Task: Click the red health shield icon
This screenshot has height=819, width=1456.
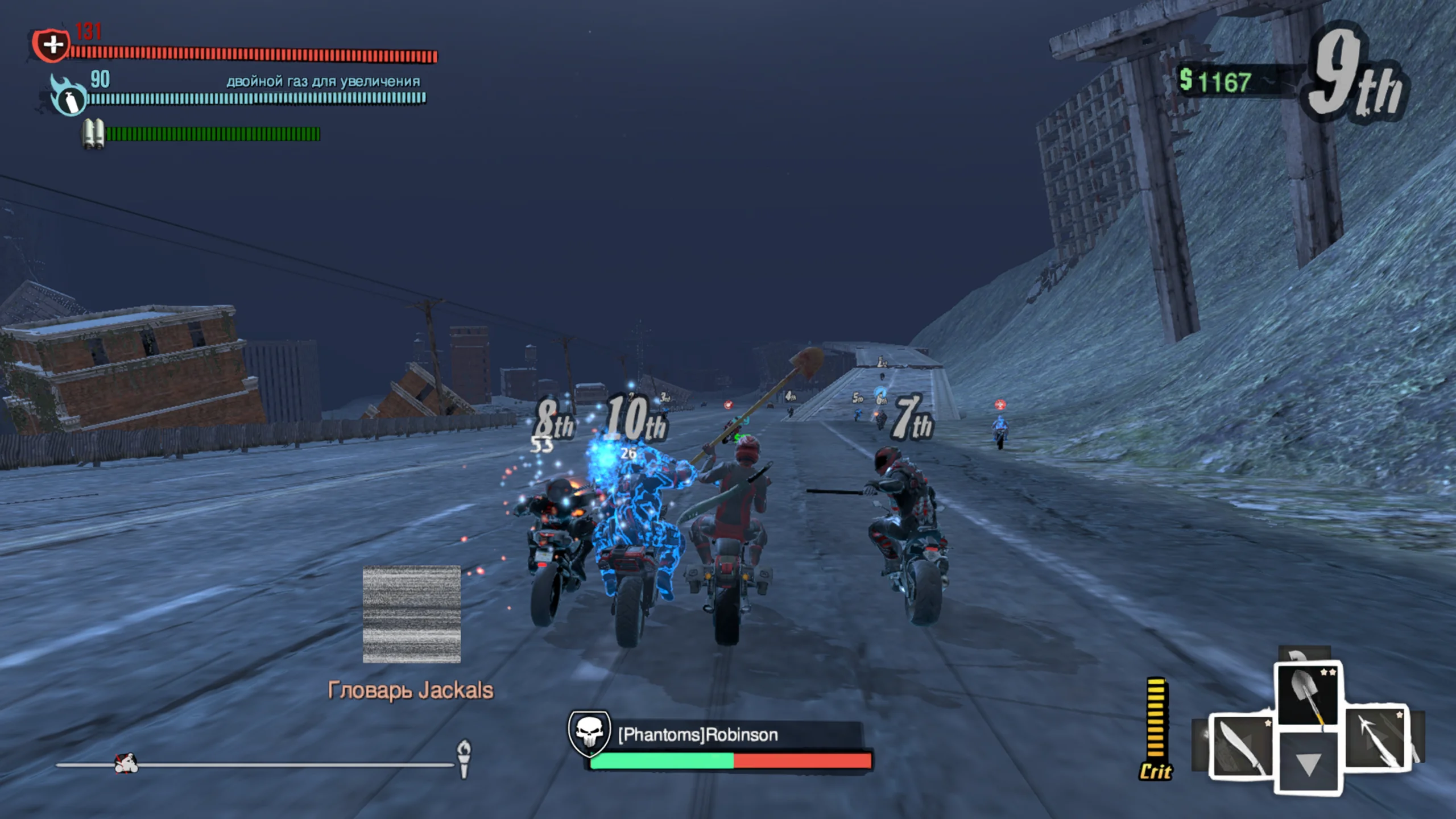Action: point(52,44)
